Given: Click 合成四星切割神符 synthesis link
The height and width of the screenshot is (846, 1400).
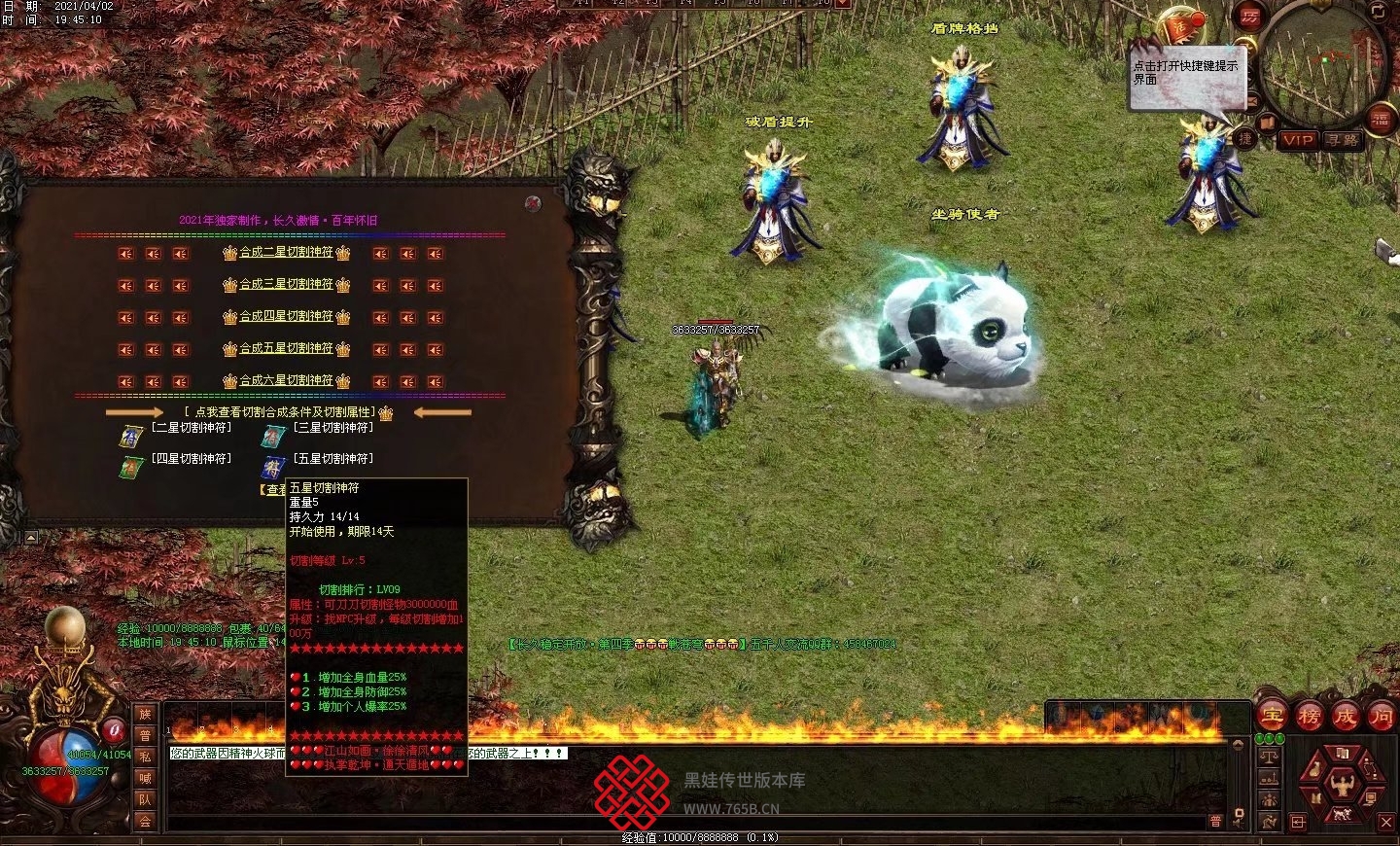Looking at the screenshot, I should click(286, 317).
